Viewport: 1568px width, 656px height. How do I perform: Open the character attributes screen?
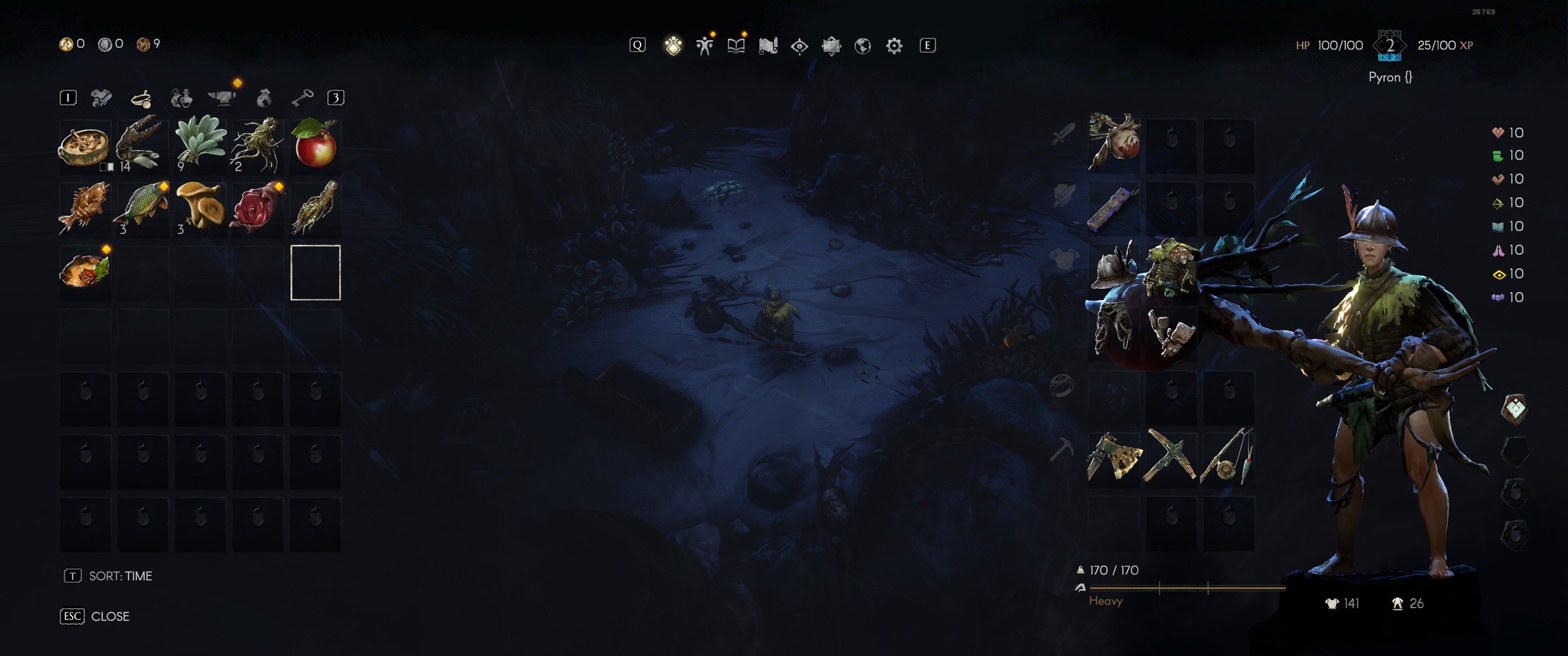(x=705, y=46)
